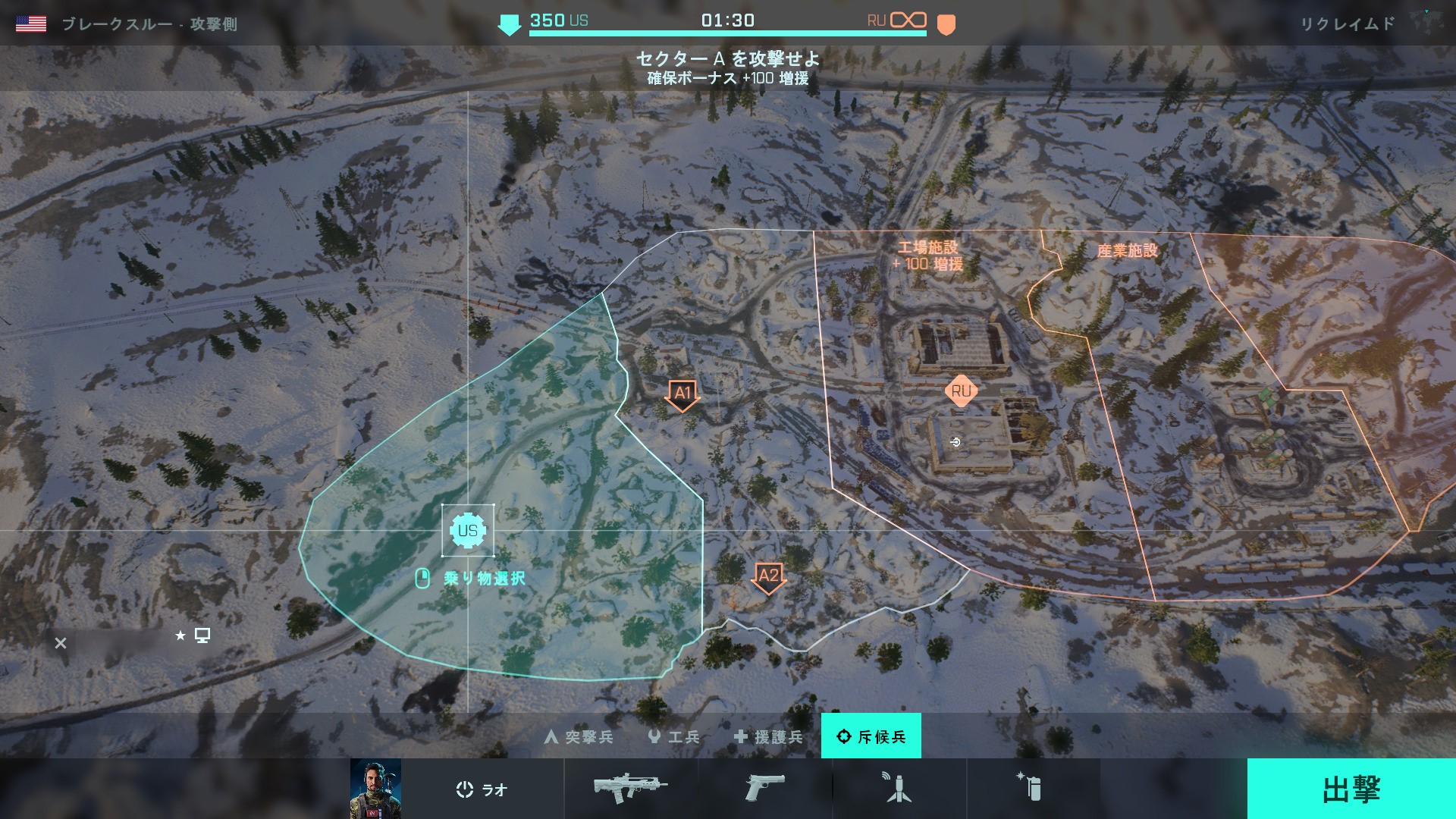Image resolution: width=1456 pixels, height=819 pixels.
Task: Open the sensor beacon gadget slot
Action: click(899, 789)
